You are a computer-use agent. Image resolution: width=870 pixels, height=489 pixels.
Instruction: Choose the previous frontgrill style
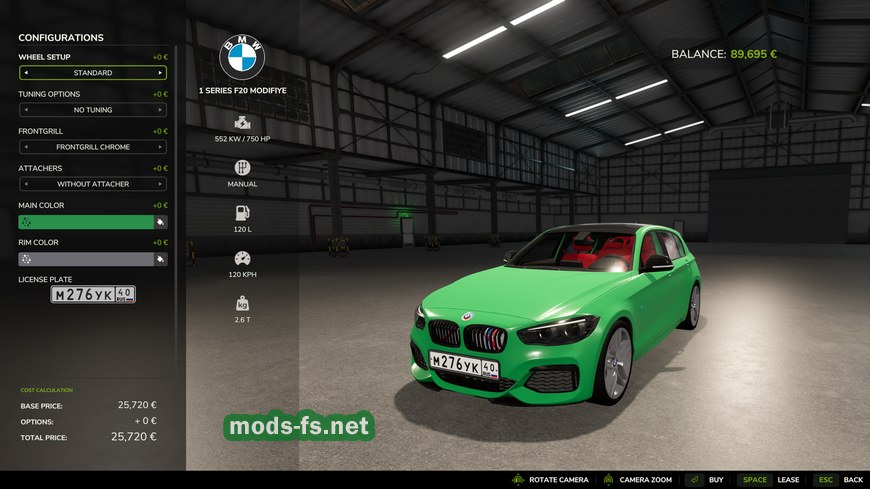[x=26, y=147]
